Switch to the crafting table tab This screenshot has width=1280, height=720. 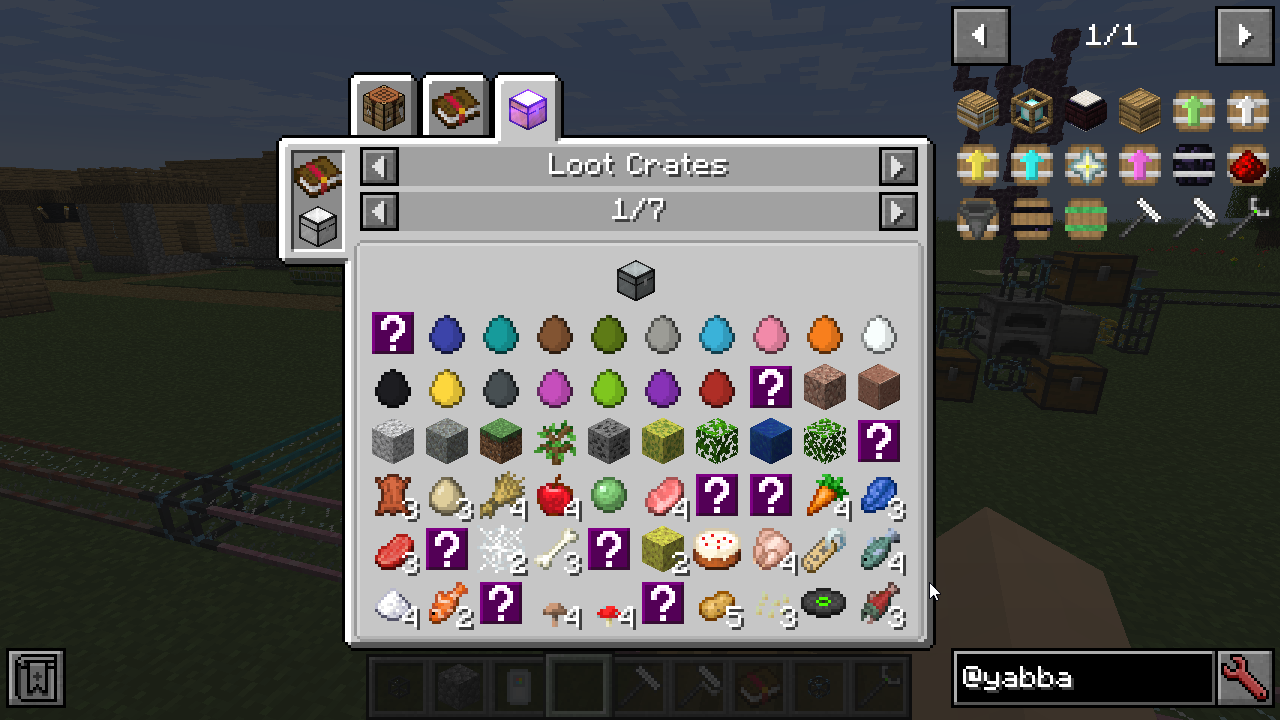(x=384, y=107)
